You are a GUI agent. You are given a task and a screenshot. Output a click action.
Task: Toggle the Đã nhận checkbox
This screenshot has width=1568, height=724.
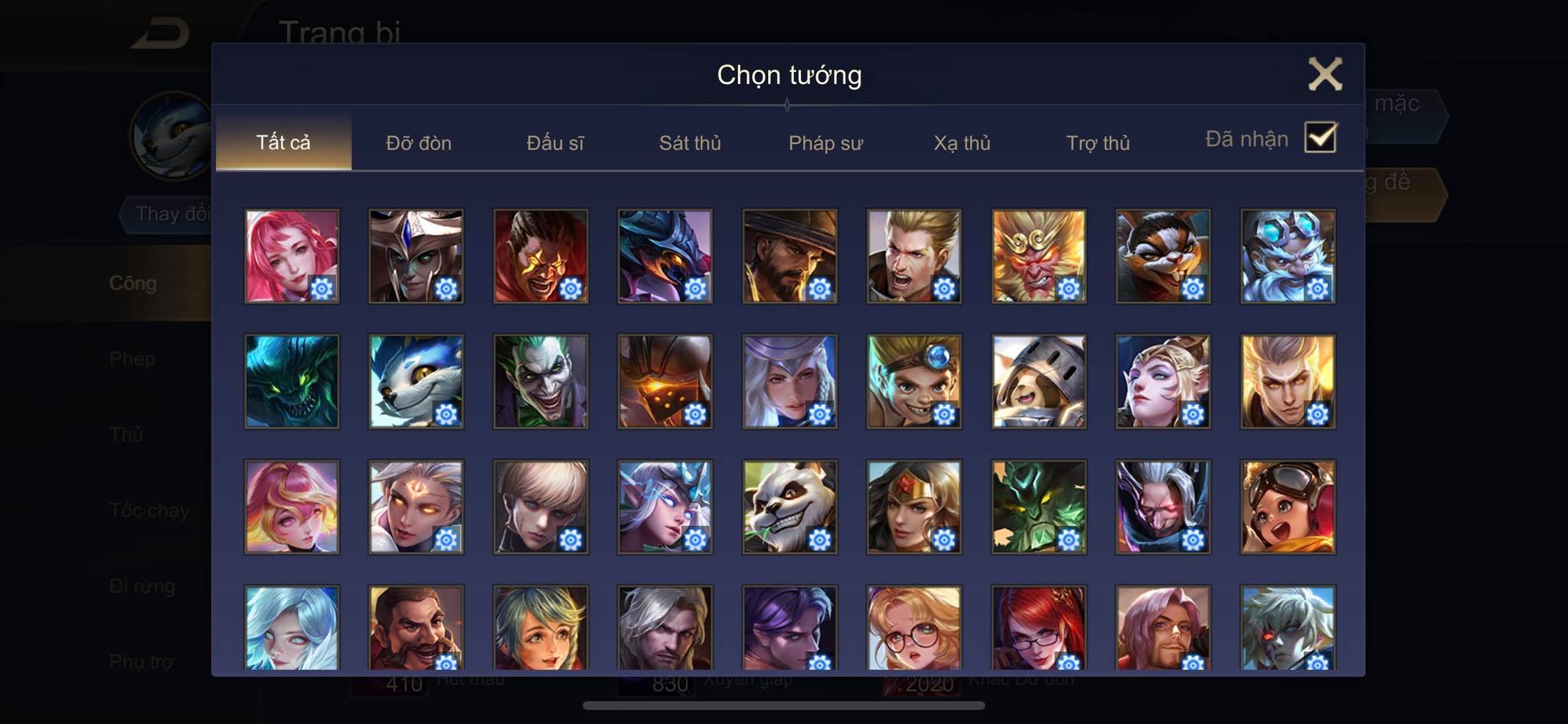pos(1320,138)
